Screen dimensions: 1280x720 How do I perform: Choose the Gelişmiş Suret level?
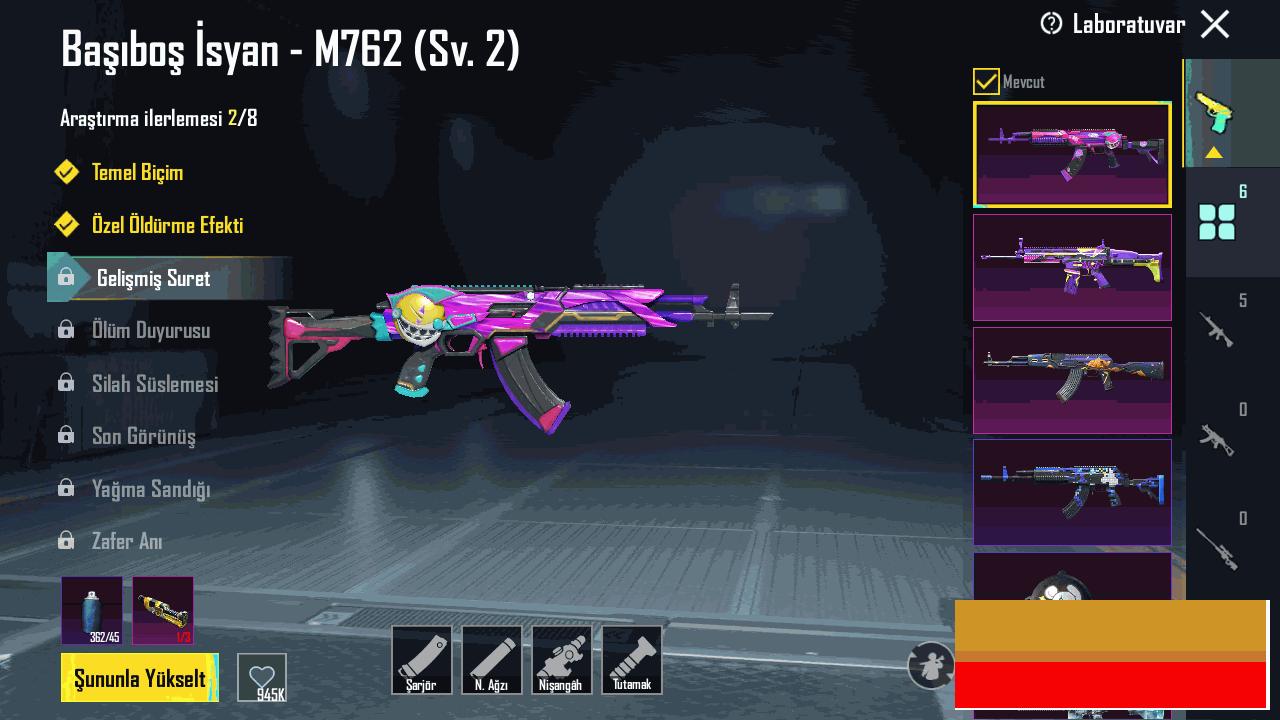coord(153,278)
